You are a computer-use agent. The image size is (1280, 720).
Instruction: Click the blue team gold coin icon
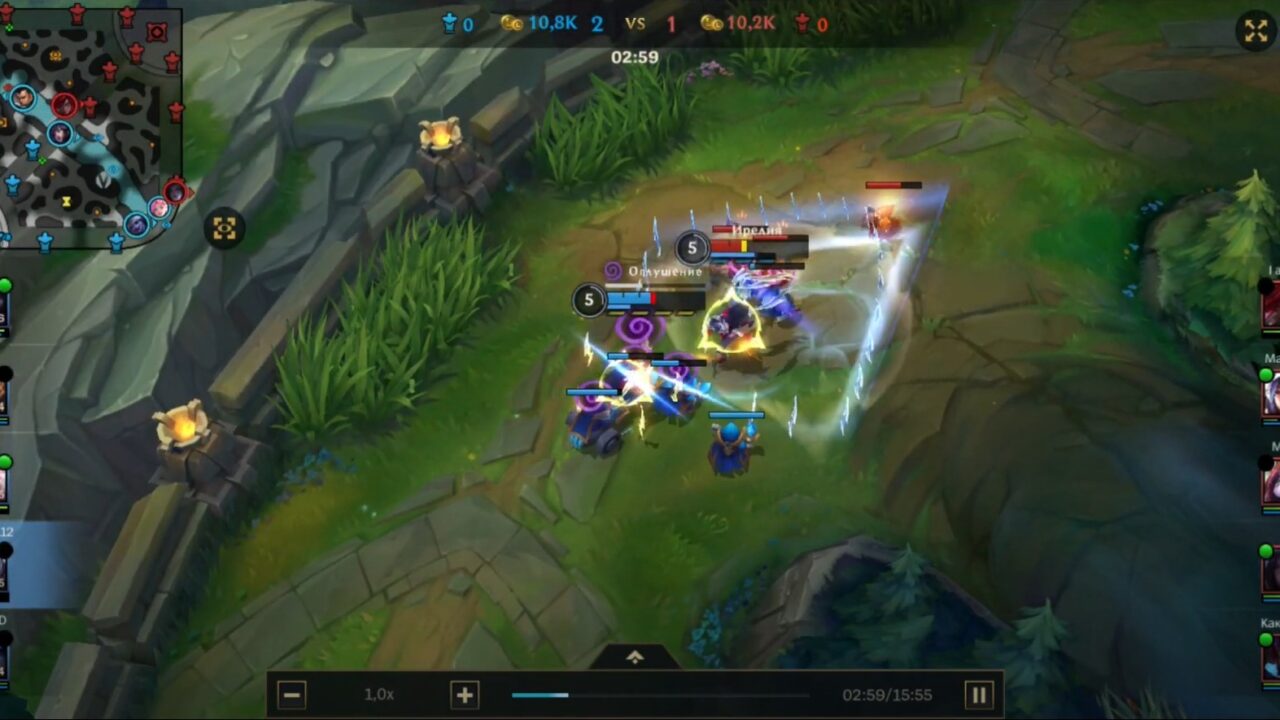[512, 25]
